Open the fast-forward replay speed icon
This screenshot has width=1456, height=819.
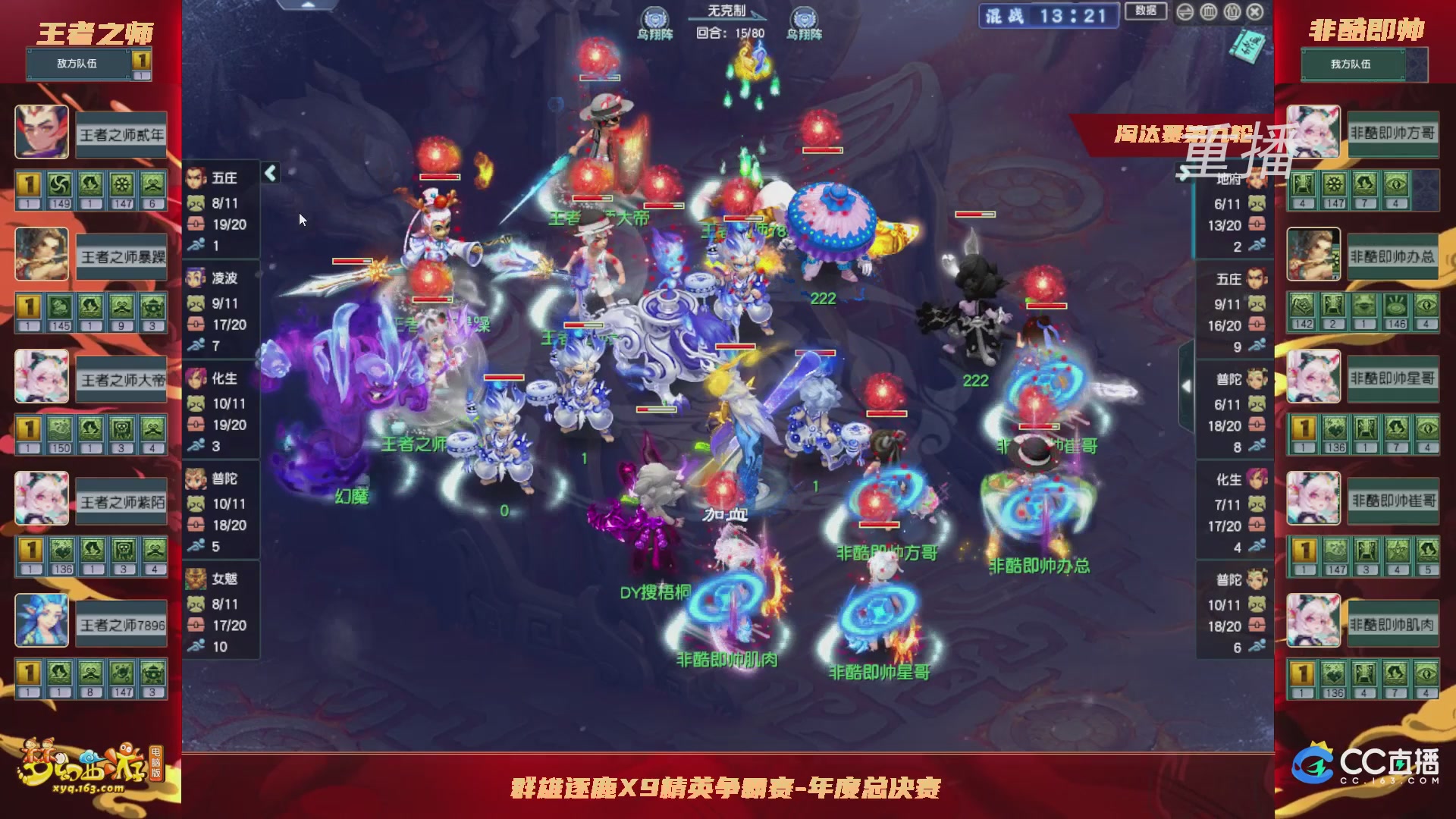point(1185,12)
